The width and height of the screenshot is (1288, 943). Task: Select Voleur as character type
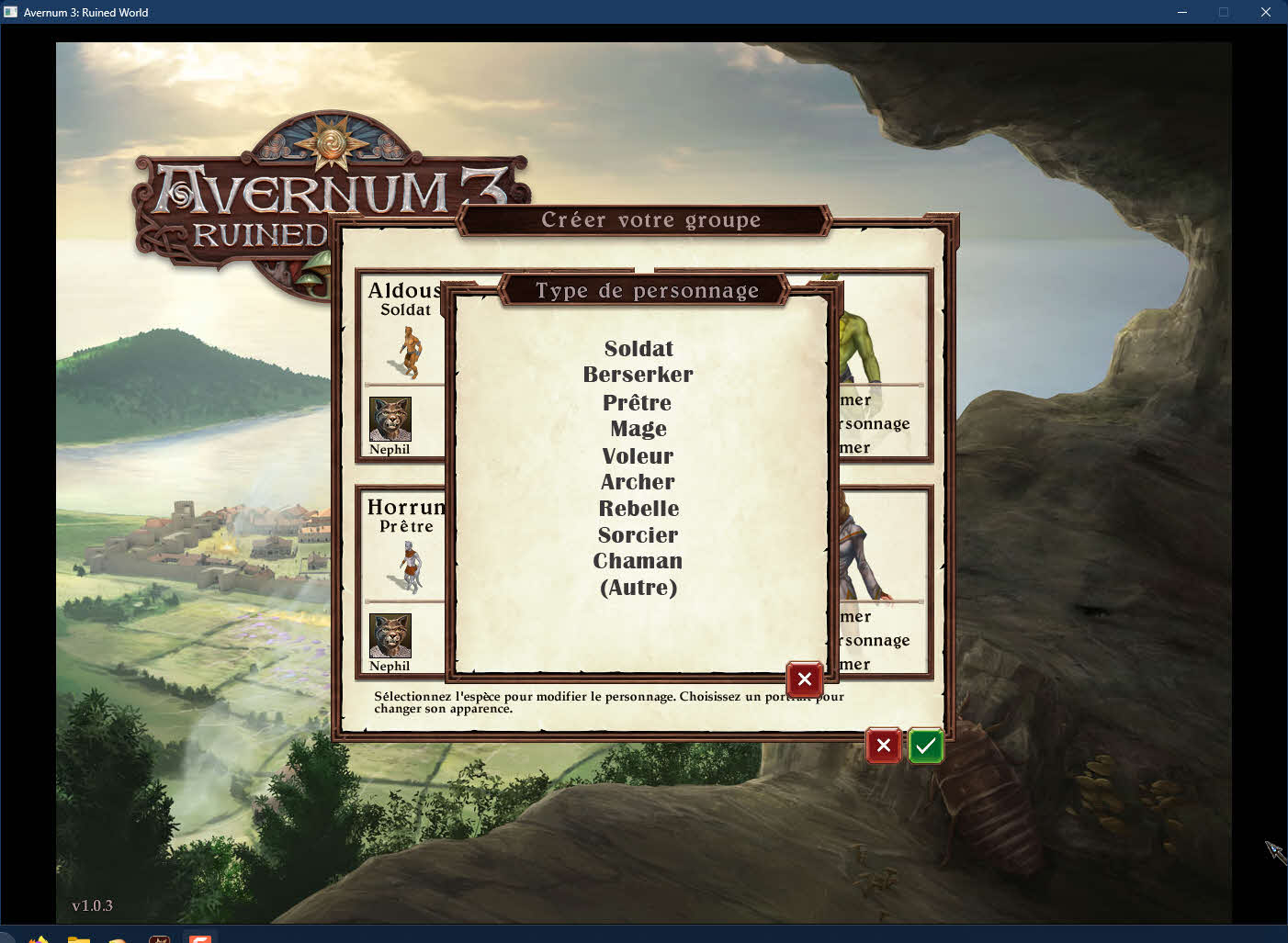coord(638,455)
